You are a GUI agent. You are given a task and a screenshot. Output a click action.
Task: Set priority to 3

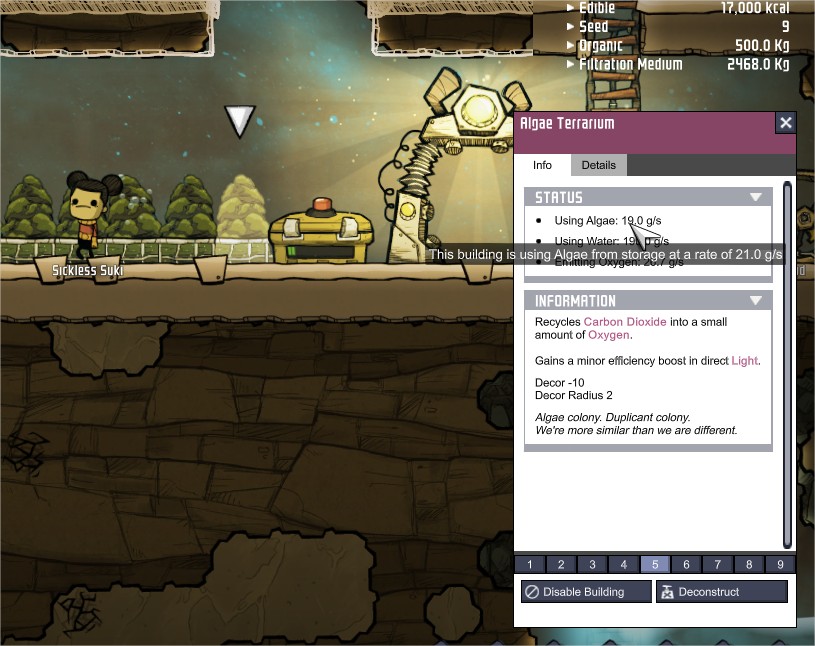point(592,565)
